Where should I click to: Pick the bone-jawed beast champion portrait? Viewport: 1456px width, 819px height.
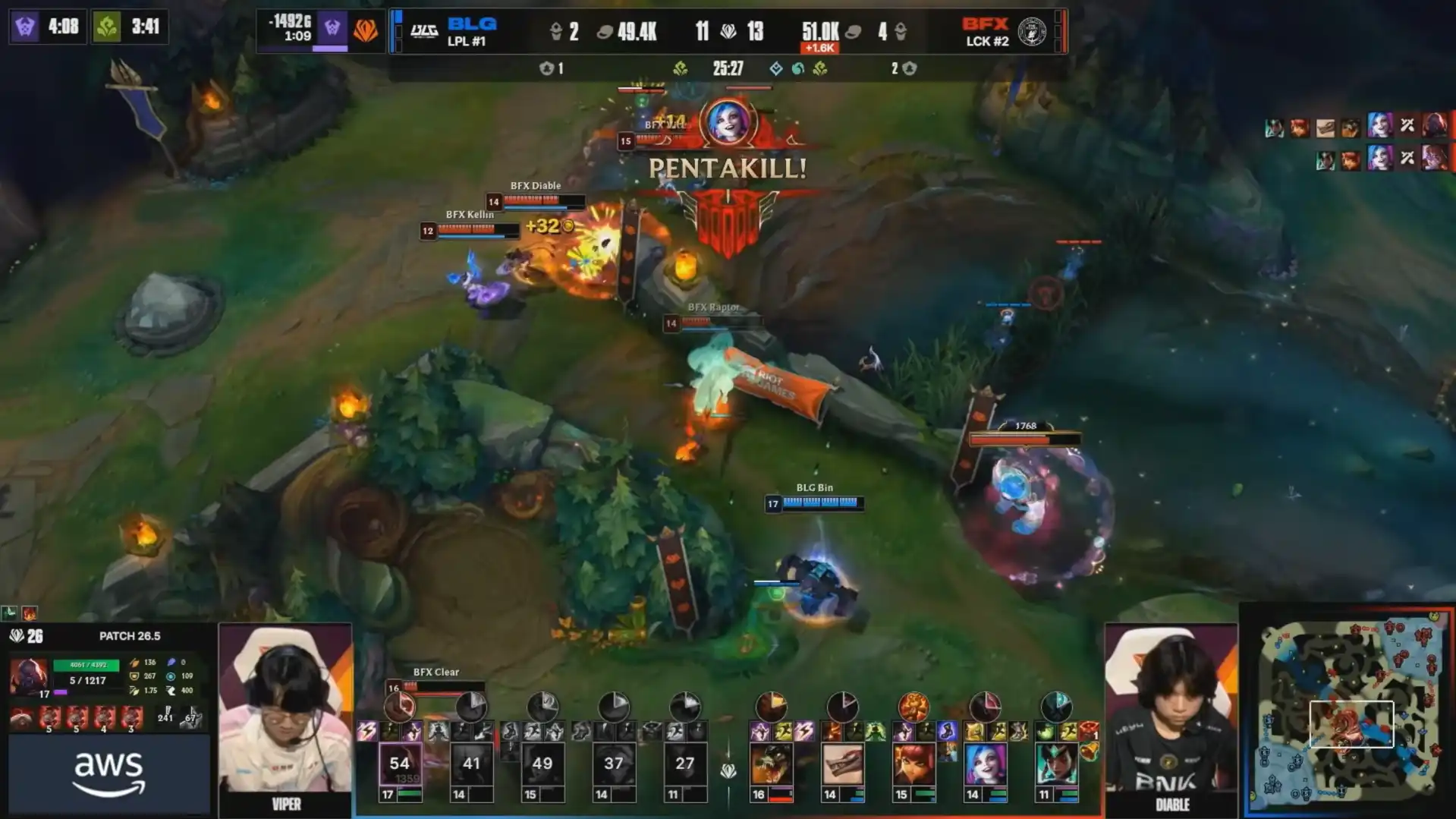tap(842, 764)
